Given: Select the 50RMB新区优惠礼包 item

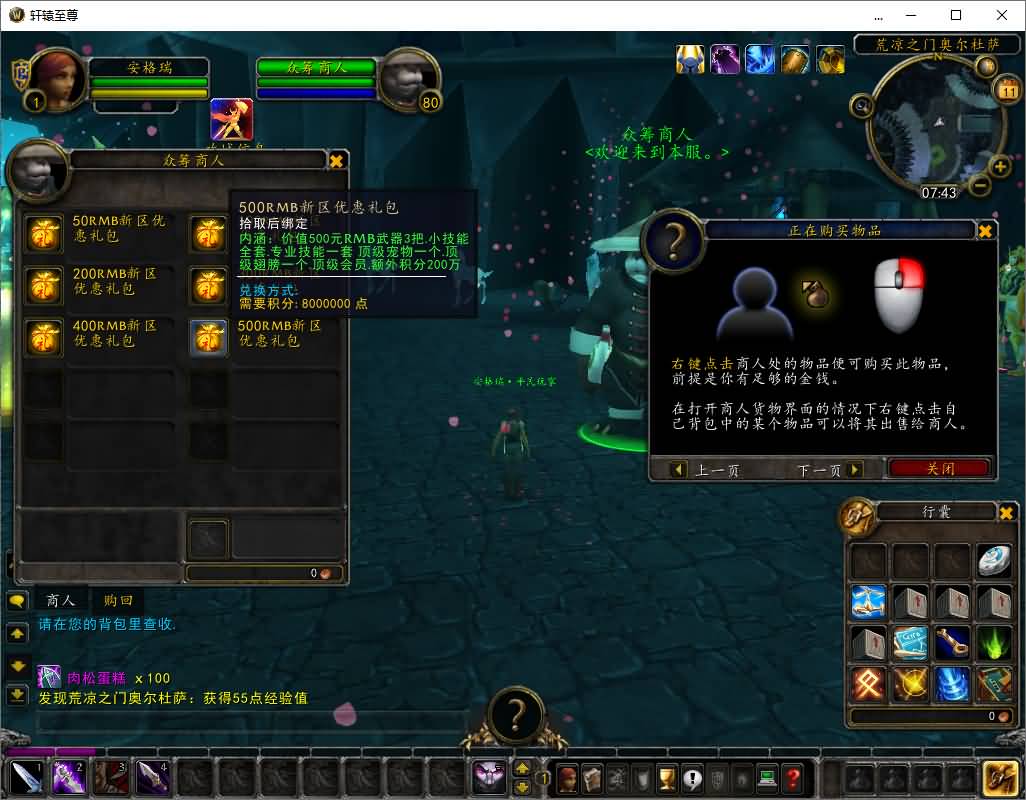Looking at the screenshot, I should (x=44, y=235).
